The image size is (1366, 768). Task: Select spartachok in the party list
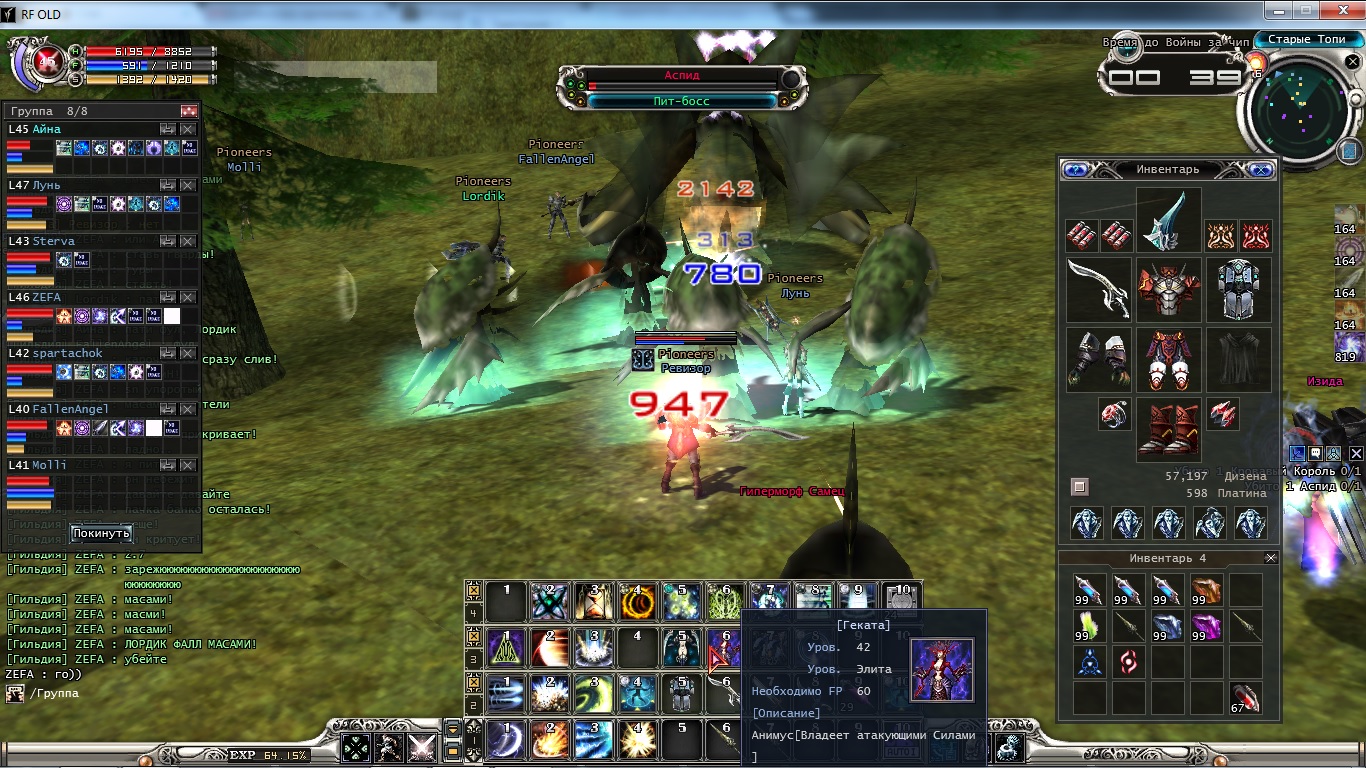pyautogui.click(x=60, y=353)
